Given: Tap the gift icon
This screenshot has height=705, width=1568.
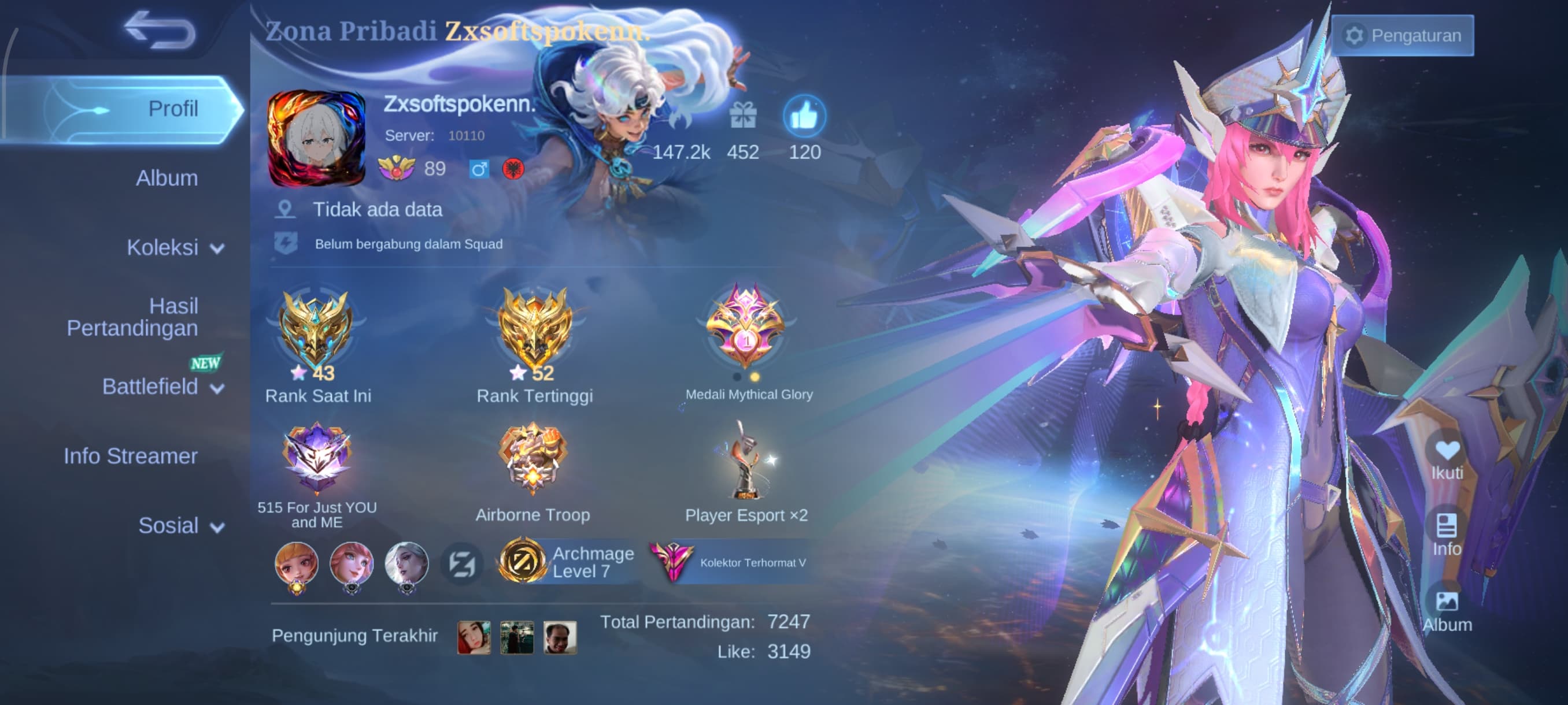Looking at the screenshot, I should click(x=742, y=116).
